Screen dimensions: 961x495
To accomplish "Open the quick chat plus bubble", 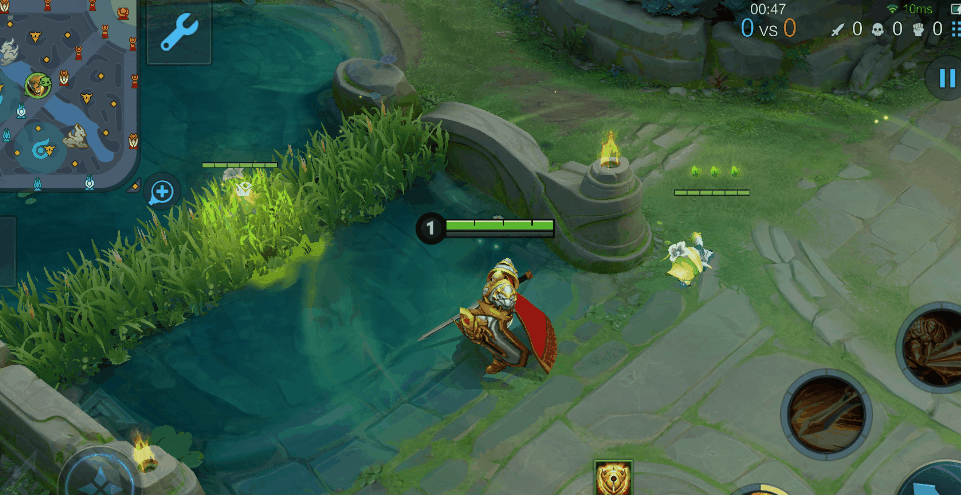I will pos(160,191).
